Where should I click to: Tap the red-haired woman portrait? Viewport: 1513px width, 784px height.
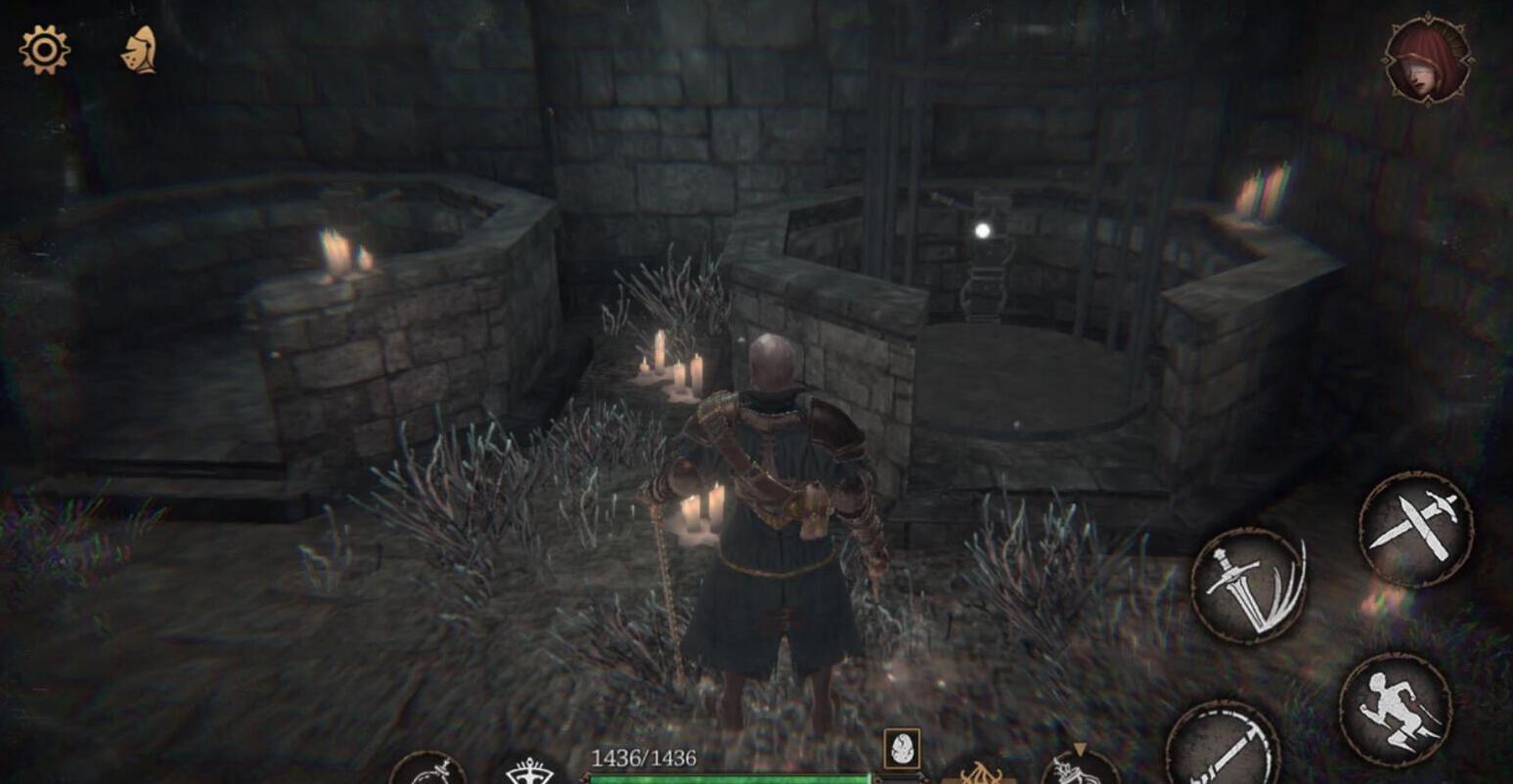[x=1427, y=61]
